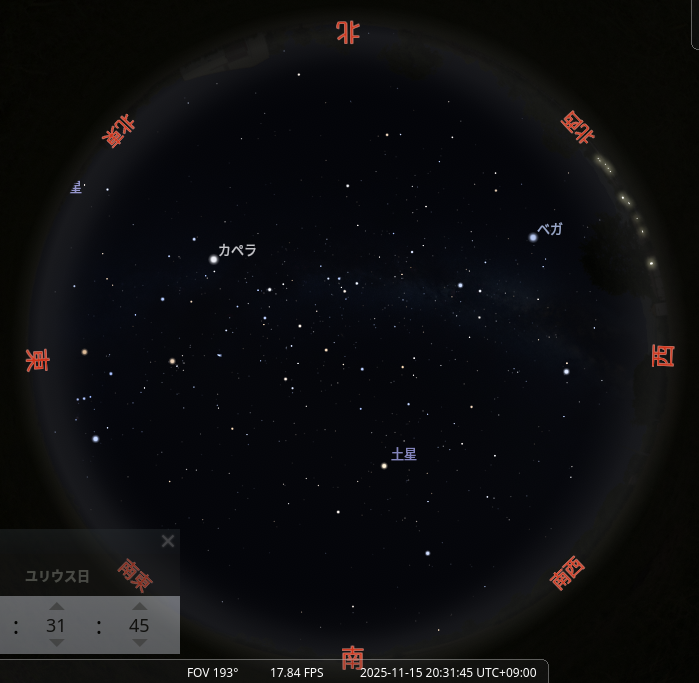Increase the seconds value above 45
The height and width of the screenshot is (683, 699).
[x=140, y=606]
